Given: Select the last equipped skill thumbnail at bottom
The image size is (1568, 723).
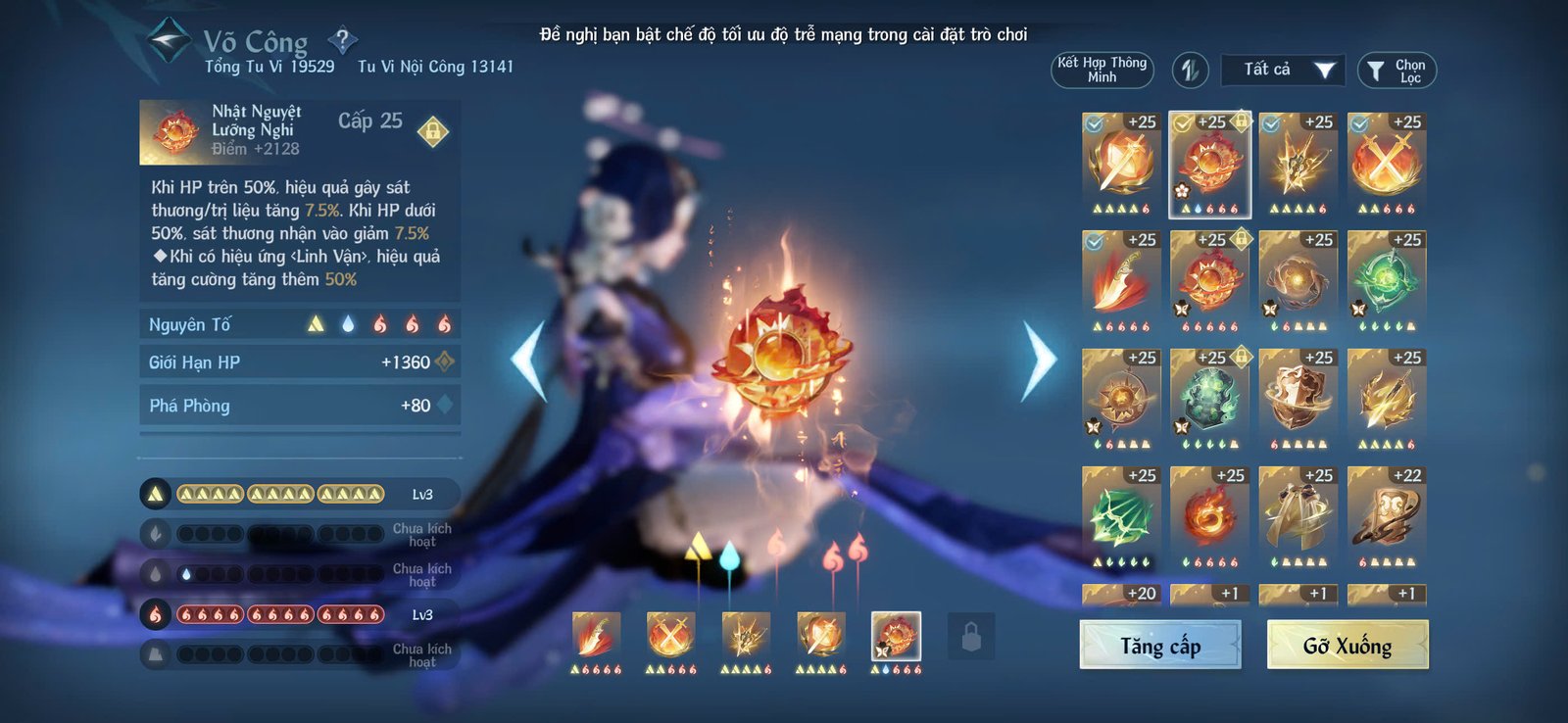Looking at the screenshot, I should (x=894, y=638).
